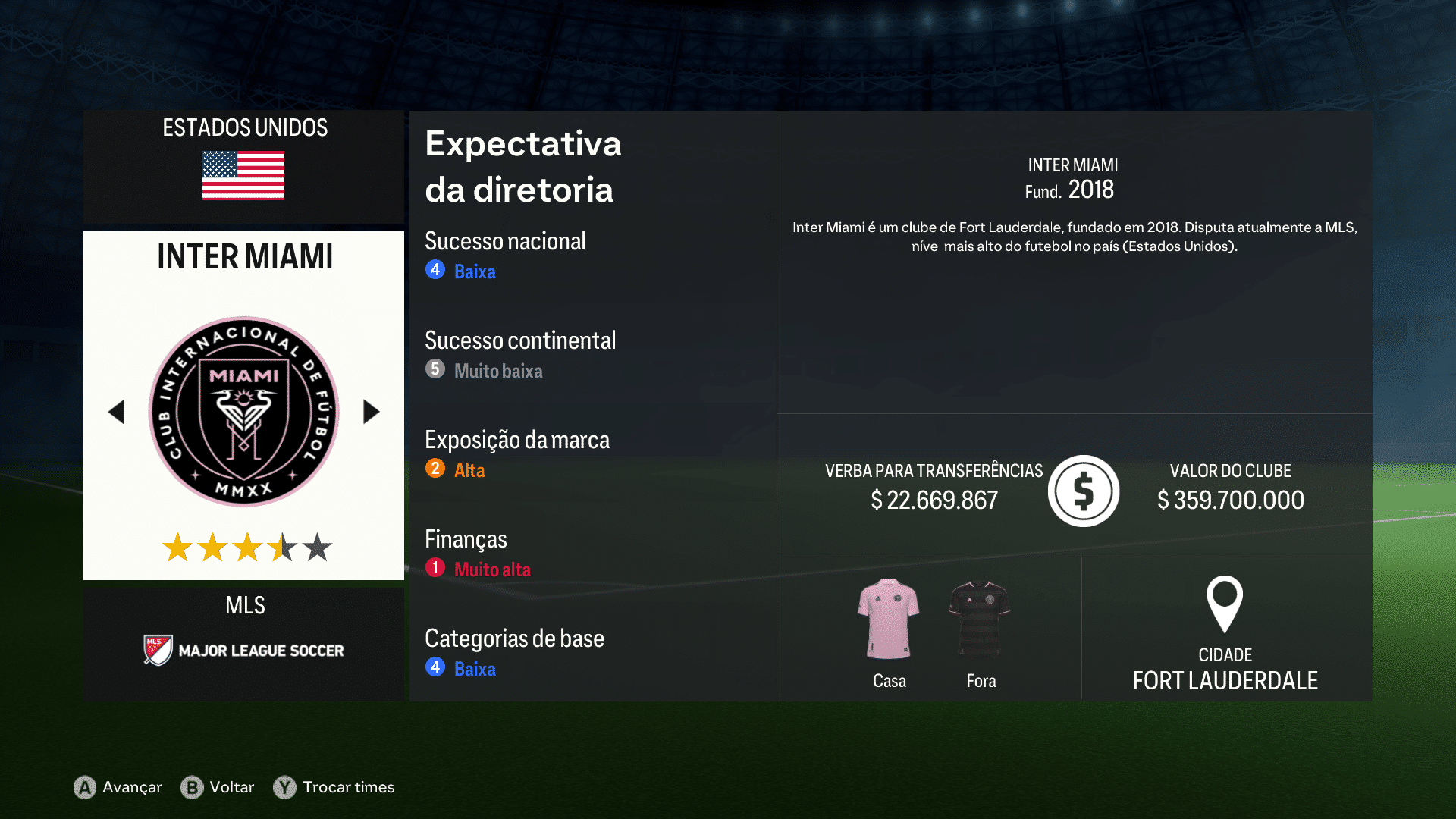Screen dimensions: 1456x819
Task: Click the Exposição da marca rank circle
Action: coord(435,469)
